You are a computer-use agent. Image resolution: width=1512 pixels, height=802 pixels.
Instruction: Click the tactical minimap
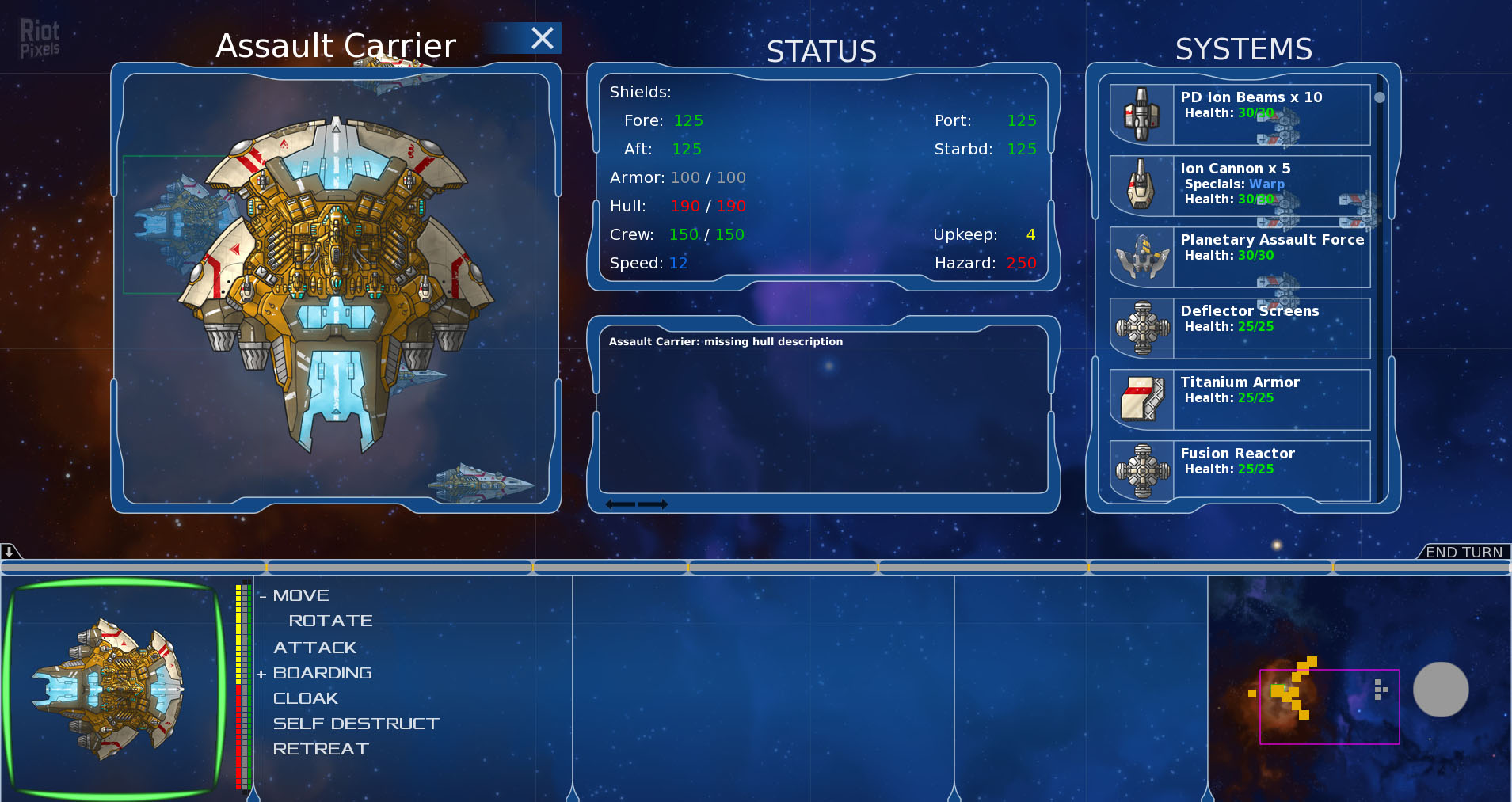[1329, 706]
